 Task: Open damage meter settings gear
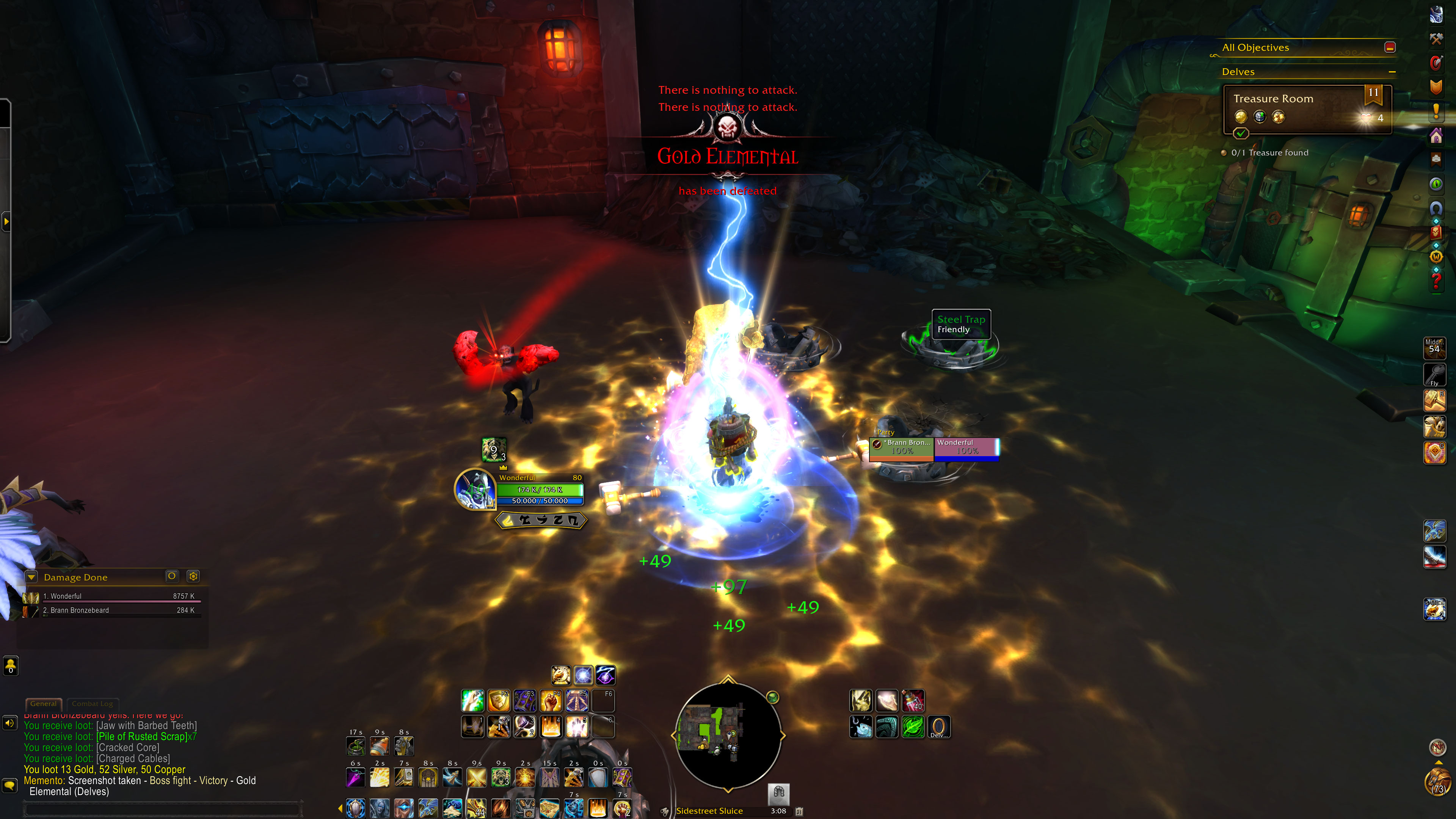click(193, 576)
